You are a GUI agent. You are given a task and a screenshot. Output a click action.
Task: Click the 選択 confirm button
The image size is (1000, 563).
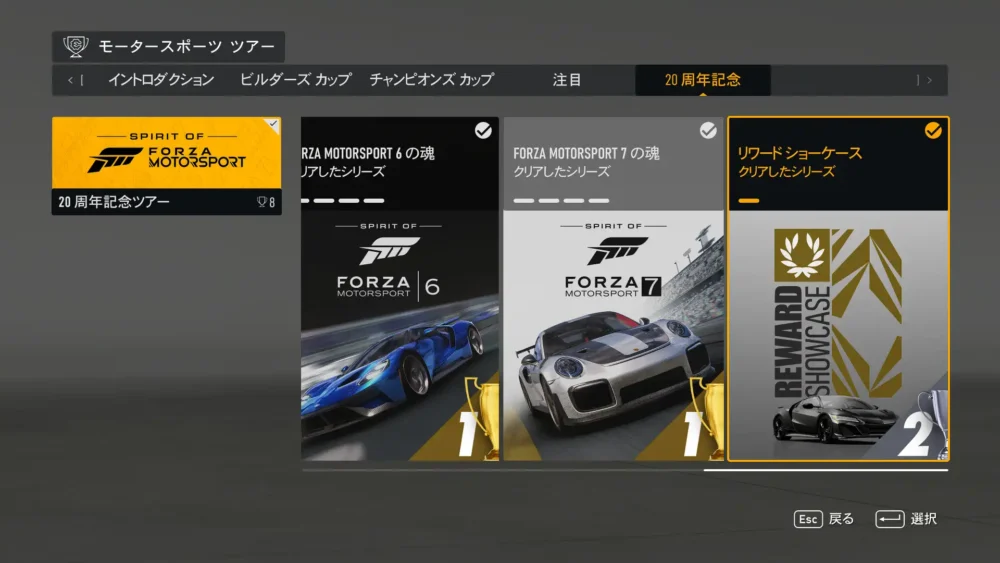906,519
